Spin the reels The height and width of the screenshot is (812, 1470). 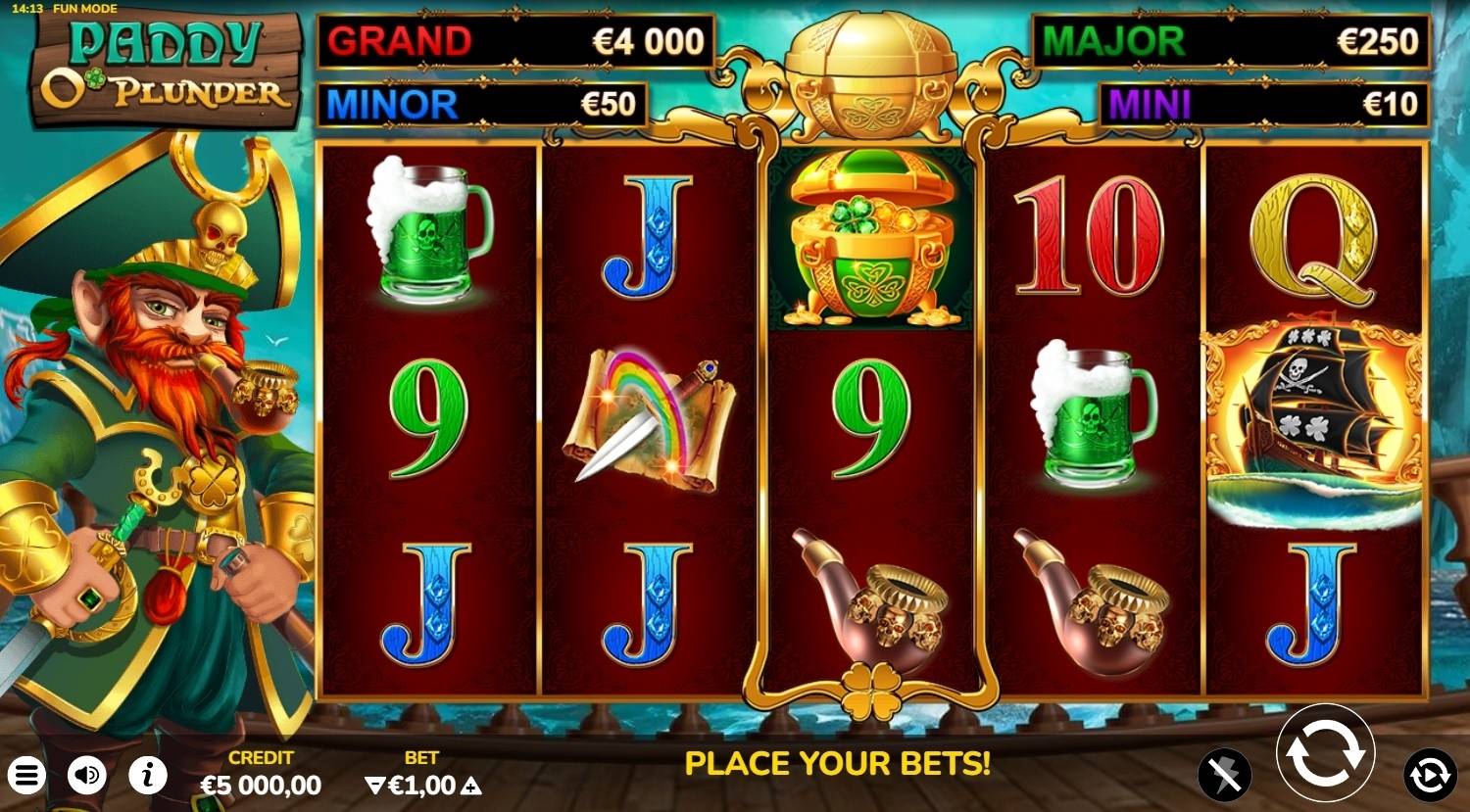(1325, 752)
